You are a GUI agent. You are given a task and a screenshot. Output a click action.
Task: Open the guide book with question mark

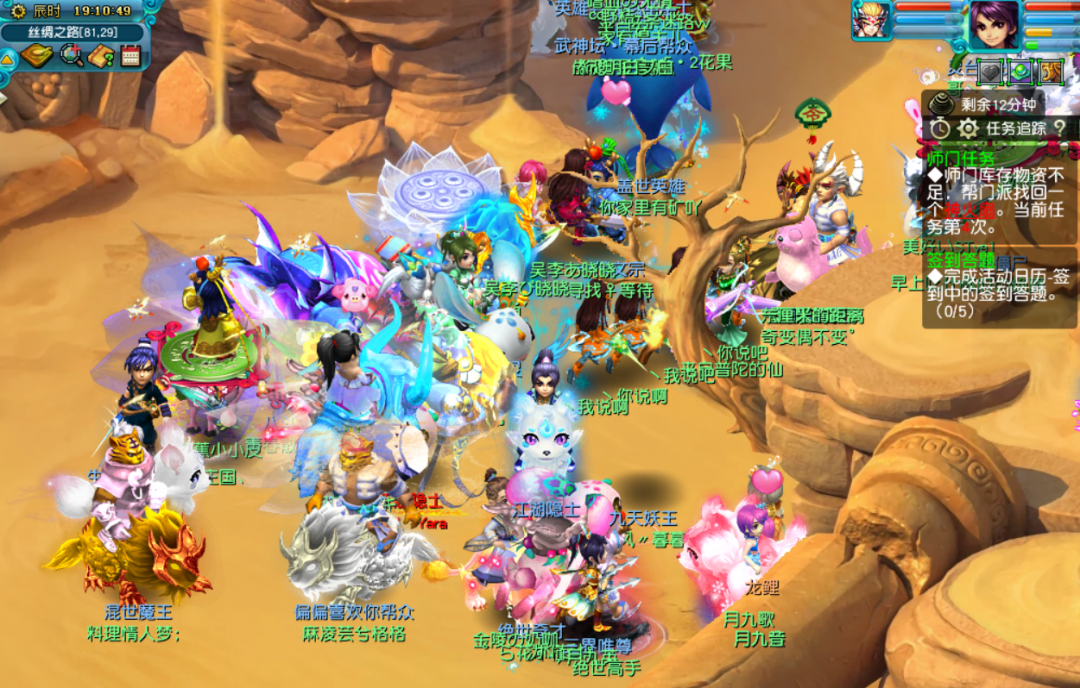(x=101, y=55)
